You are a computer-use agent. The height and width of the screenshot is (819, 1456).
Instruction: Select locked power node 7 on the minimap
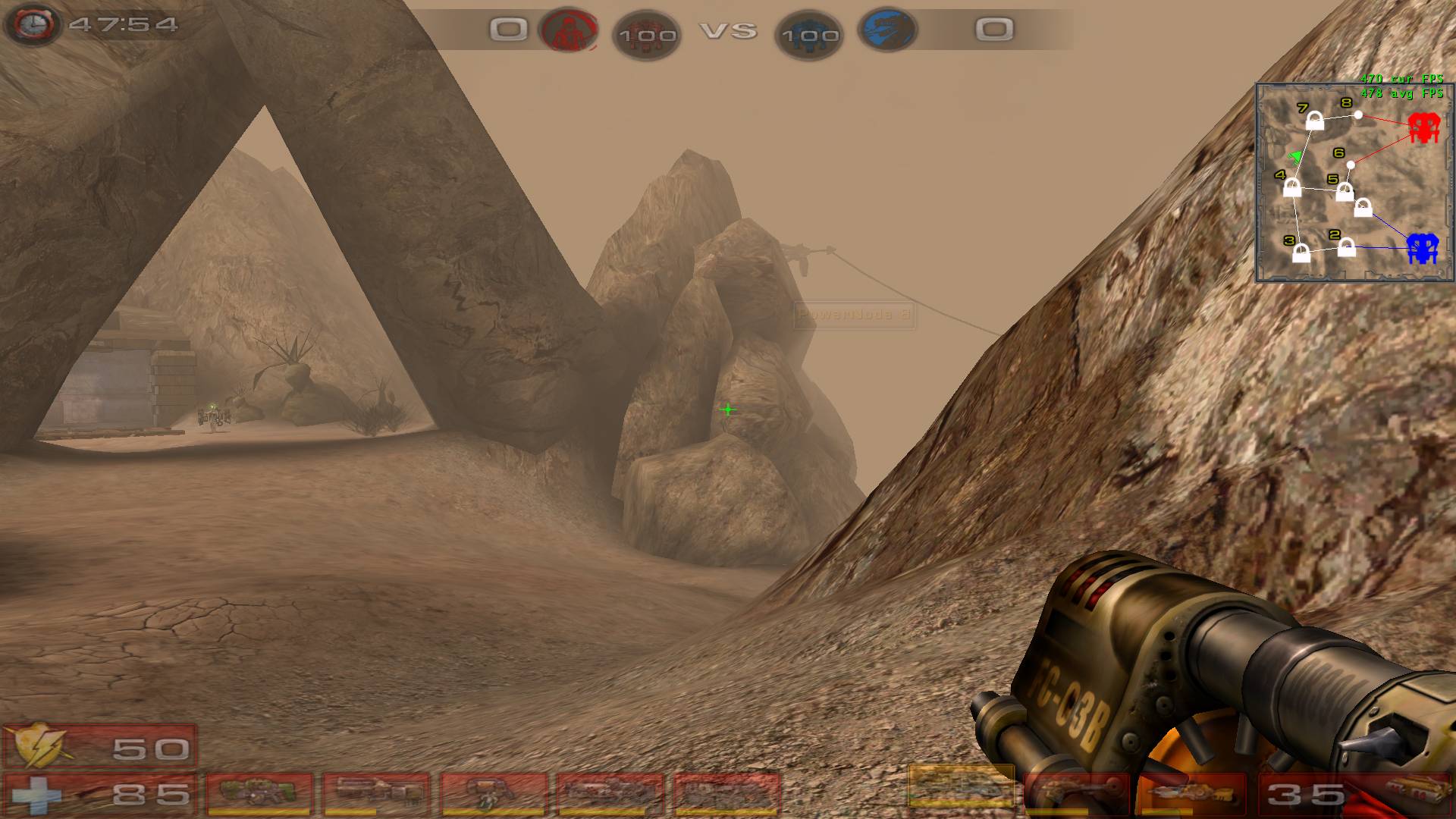[x=1315, y=121]
